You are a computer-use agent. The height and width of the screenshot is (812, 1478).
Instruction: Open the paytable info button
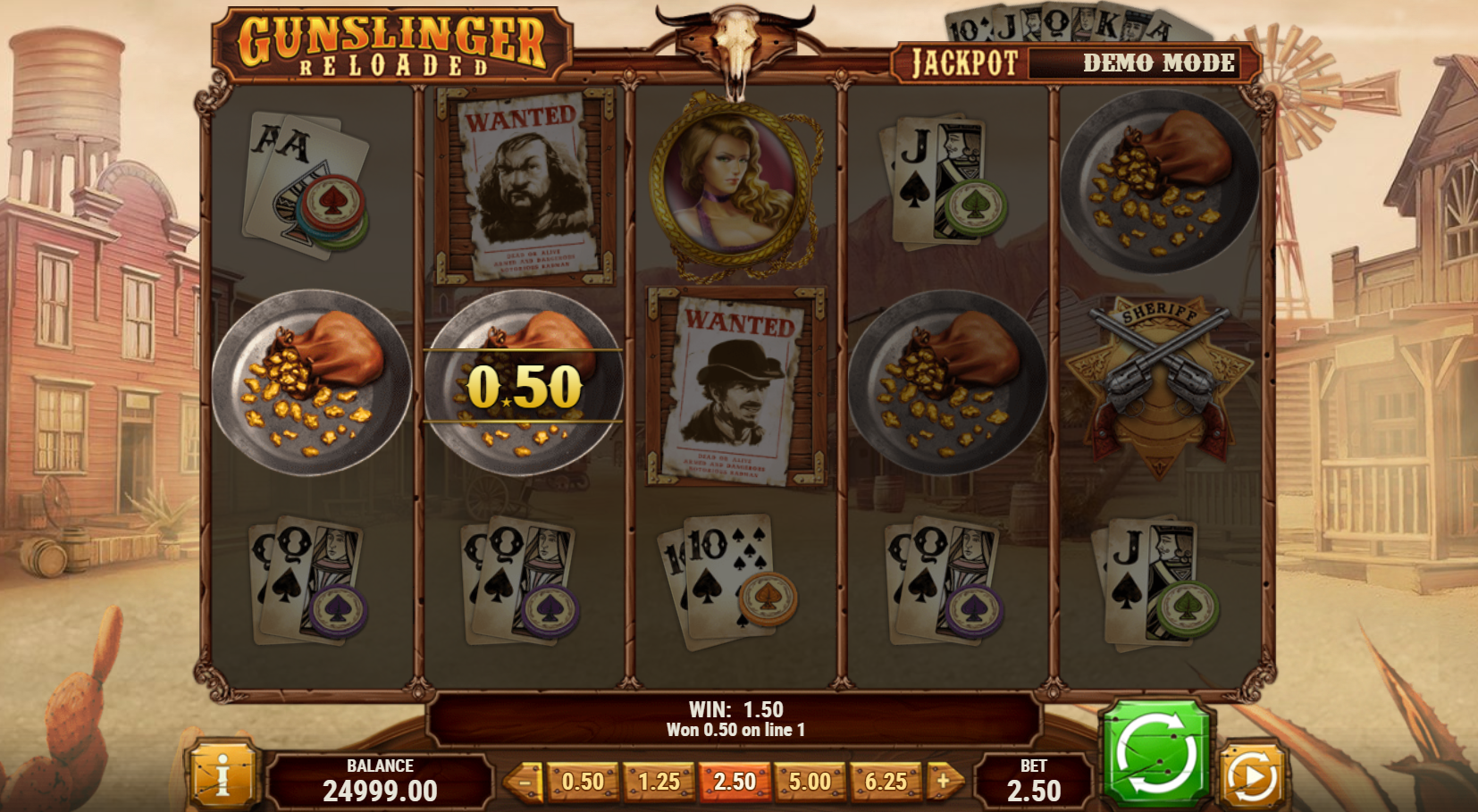click(222, 777)
